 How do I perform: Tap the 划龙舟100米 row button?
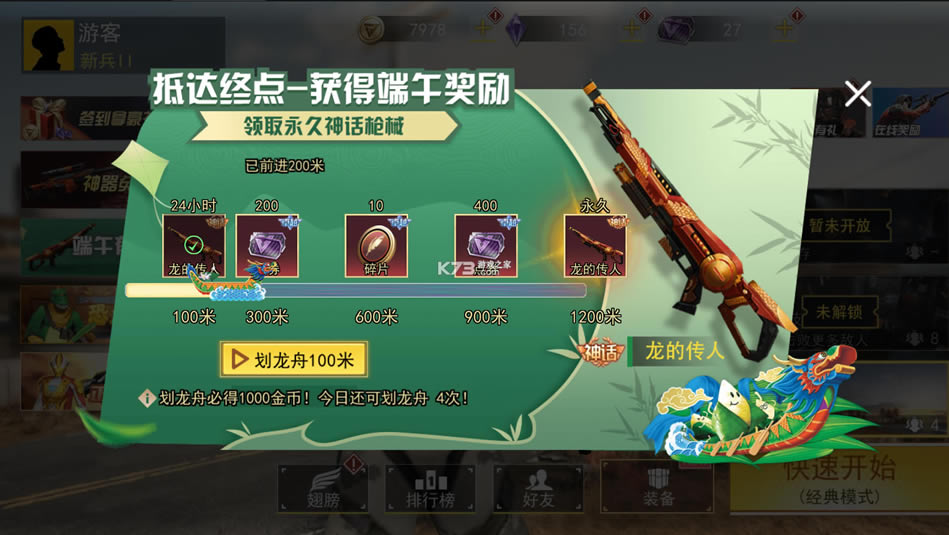click(294, 359)
